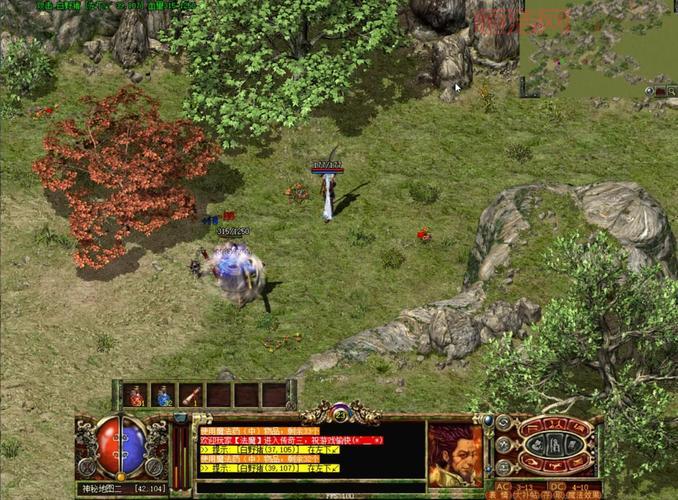This screenshot has height=500, width=678.
Task: Click the top round silver button beside oval panel
Action: (x=505, y=425)
